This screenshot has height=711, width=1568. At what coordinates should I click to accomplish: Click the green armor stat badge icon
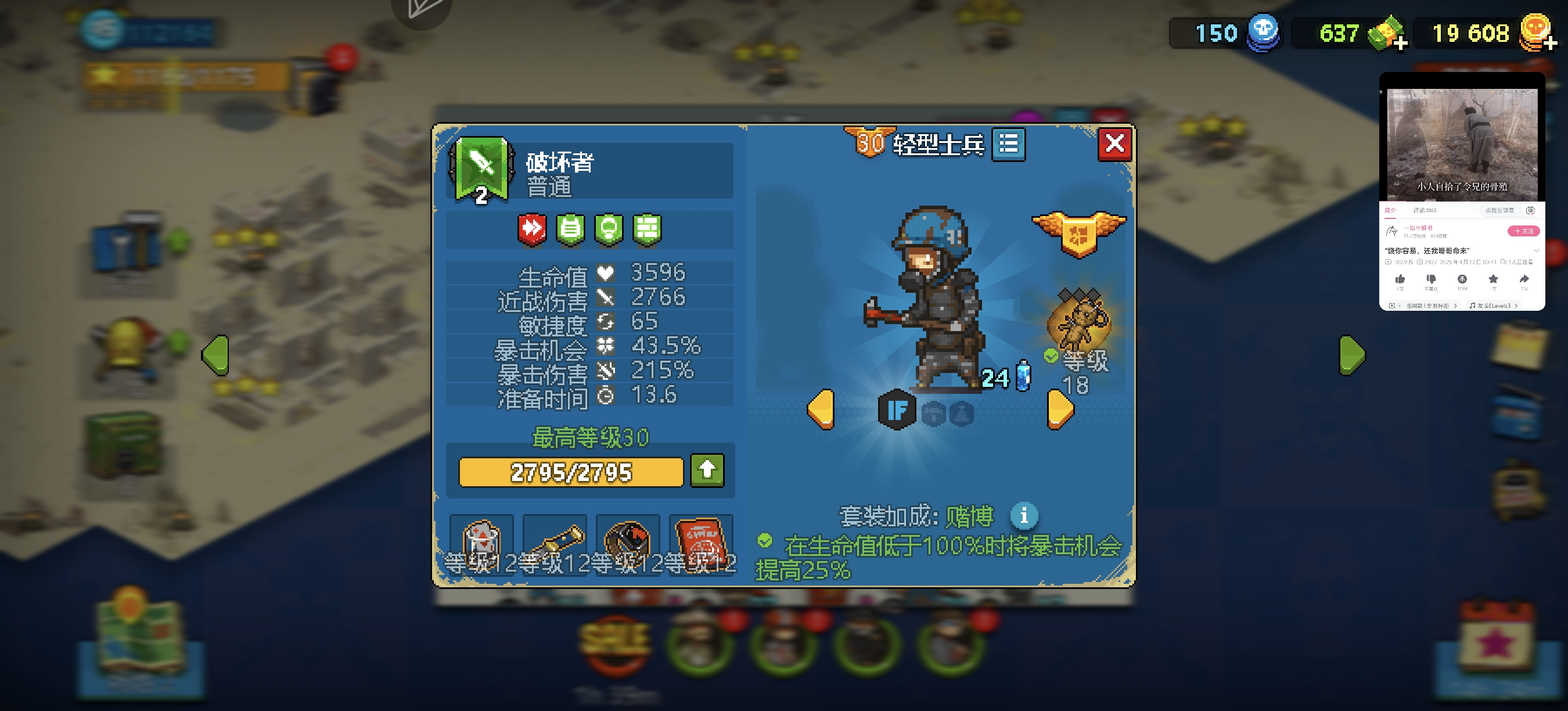click(570, 230)
